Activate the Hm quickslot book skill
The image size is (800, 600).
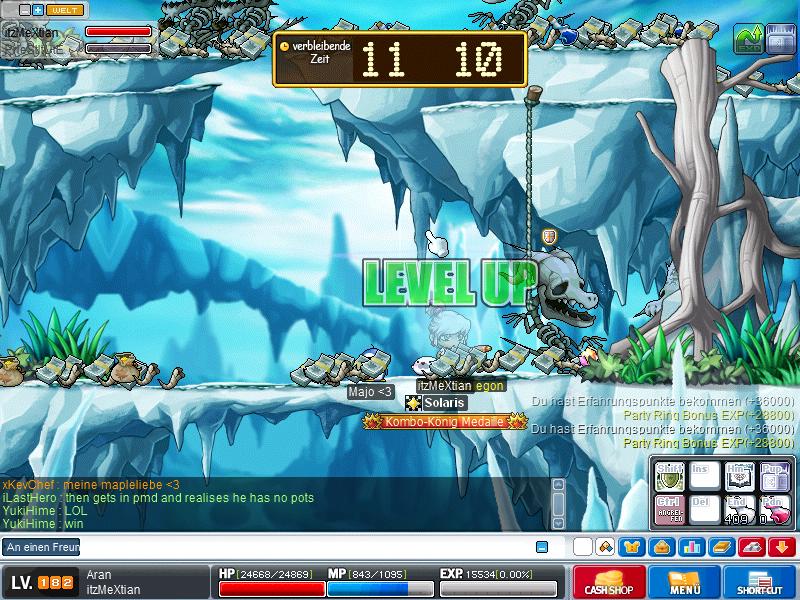tap(738, 477)
